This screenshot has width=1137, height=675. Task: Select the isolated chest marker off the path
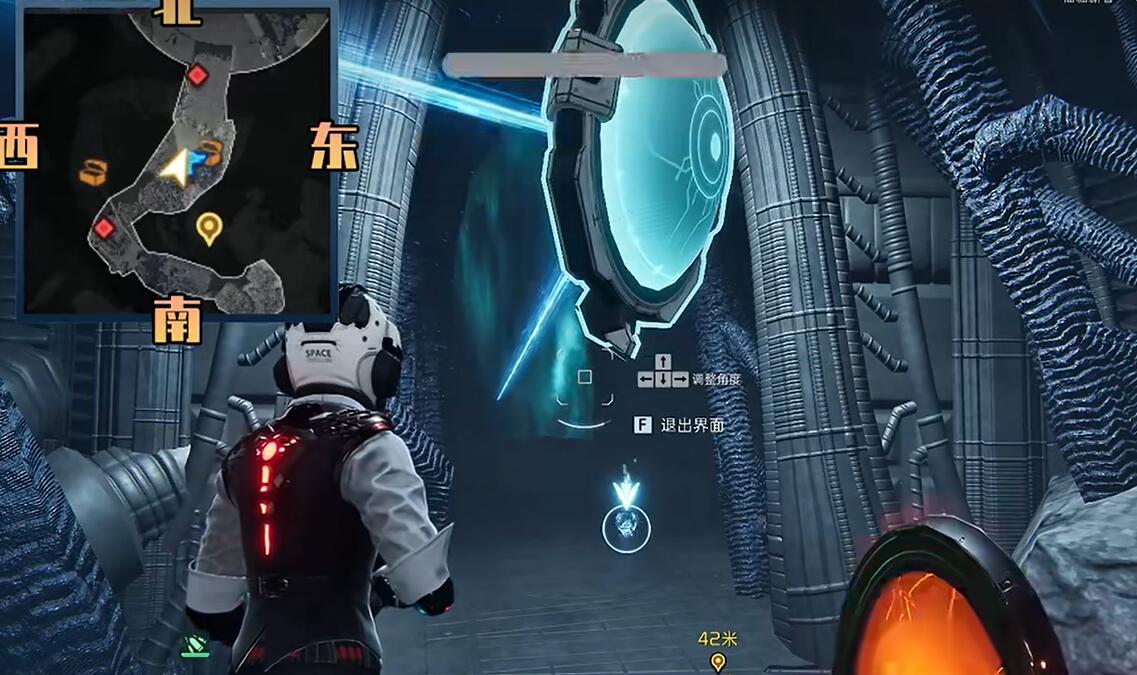point(93,172)
